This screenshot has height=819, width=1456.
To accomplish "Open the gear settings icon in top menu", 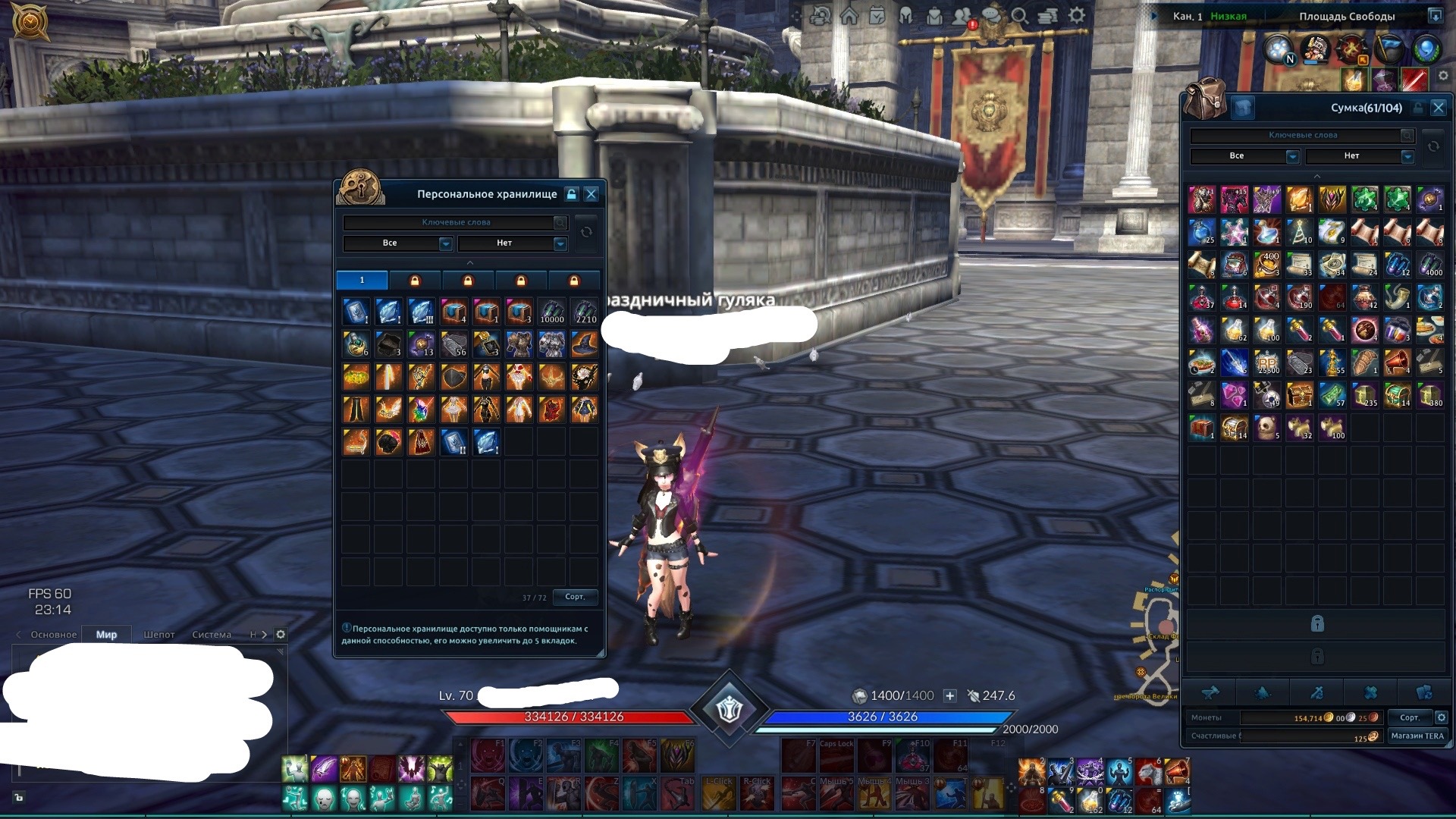I will pyautogui.click(x=1077, y=15).
